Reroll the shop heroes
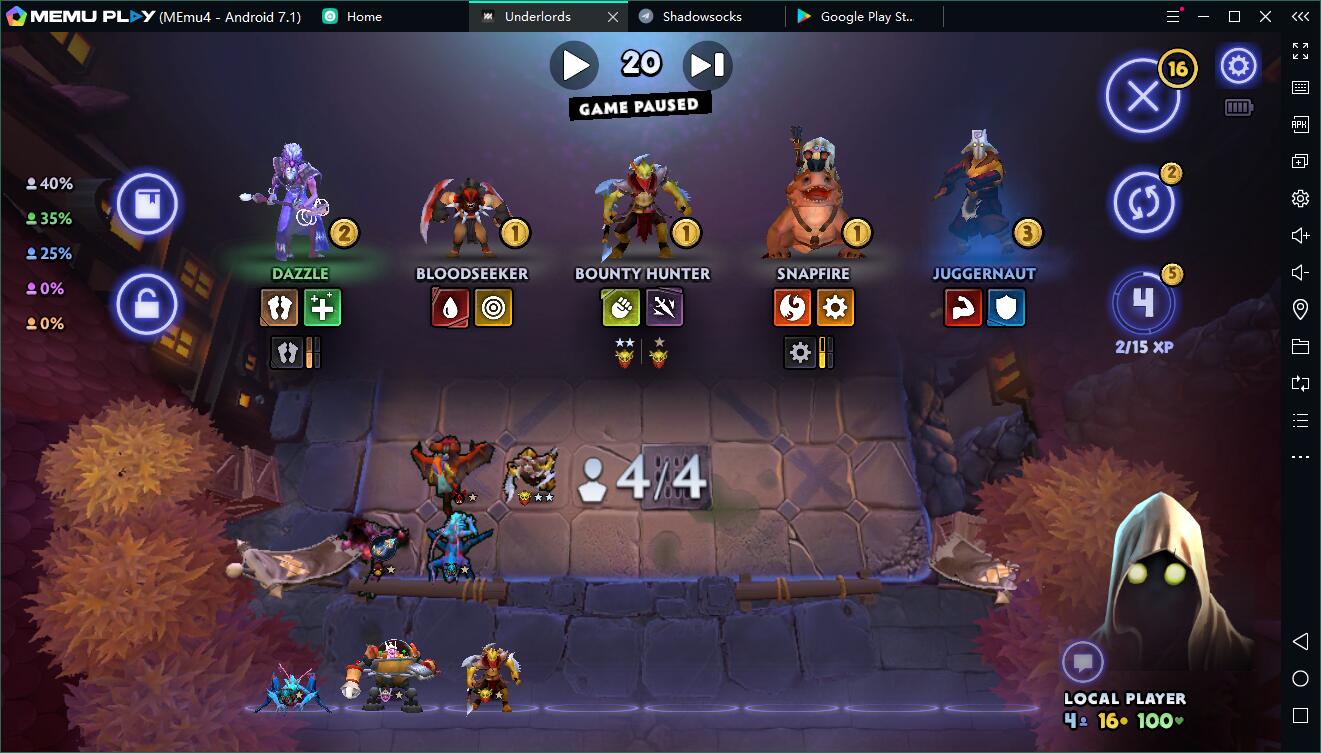 [1143, 203]
